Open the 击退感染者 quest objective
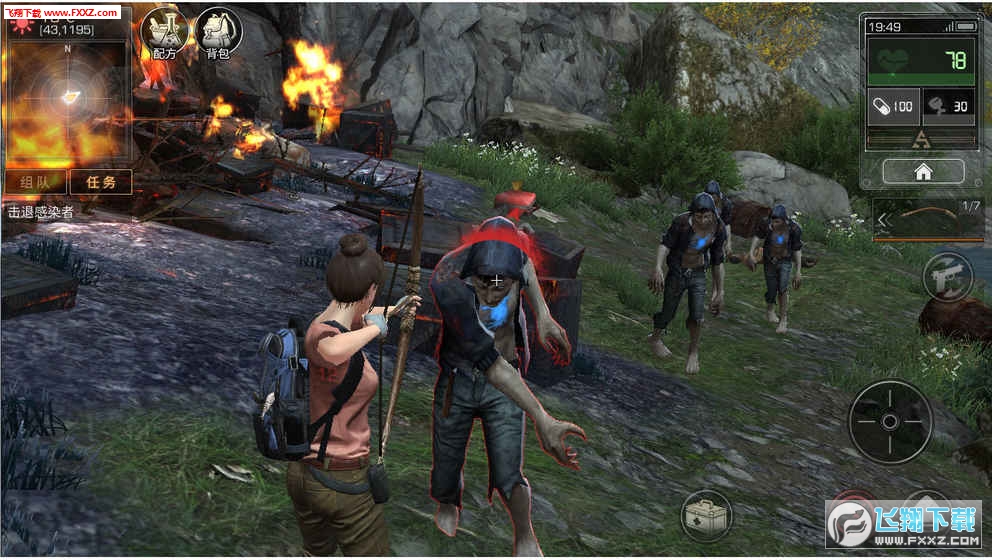Viewport: 992px width, 560px height. click(42, 211)
